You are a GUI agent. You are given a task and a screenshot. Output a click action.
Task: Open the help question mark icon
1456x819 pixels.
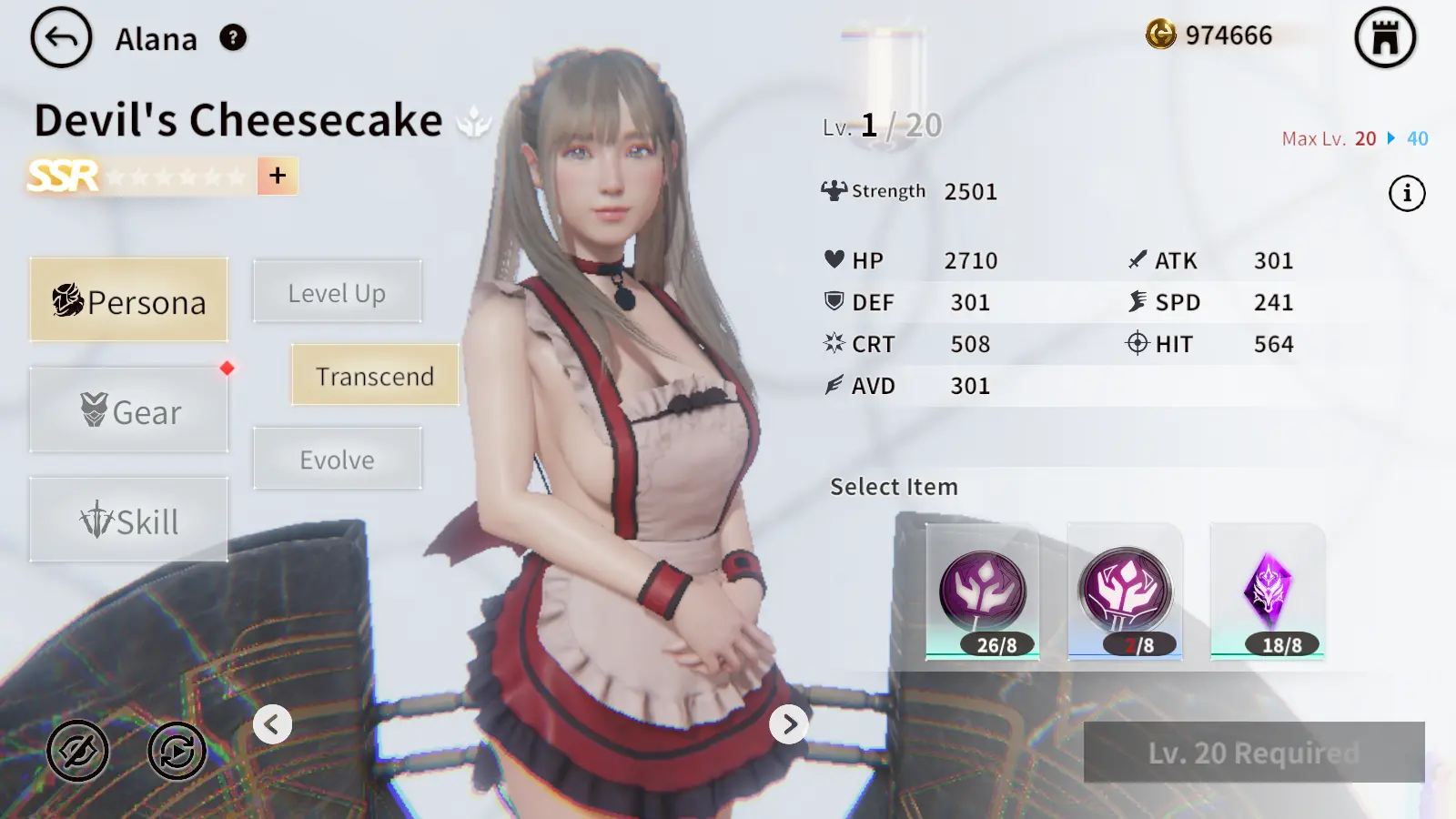pyautogui.click(x=233, y=38)
